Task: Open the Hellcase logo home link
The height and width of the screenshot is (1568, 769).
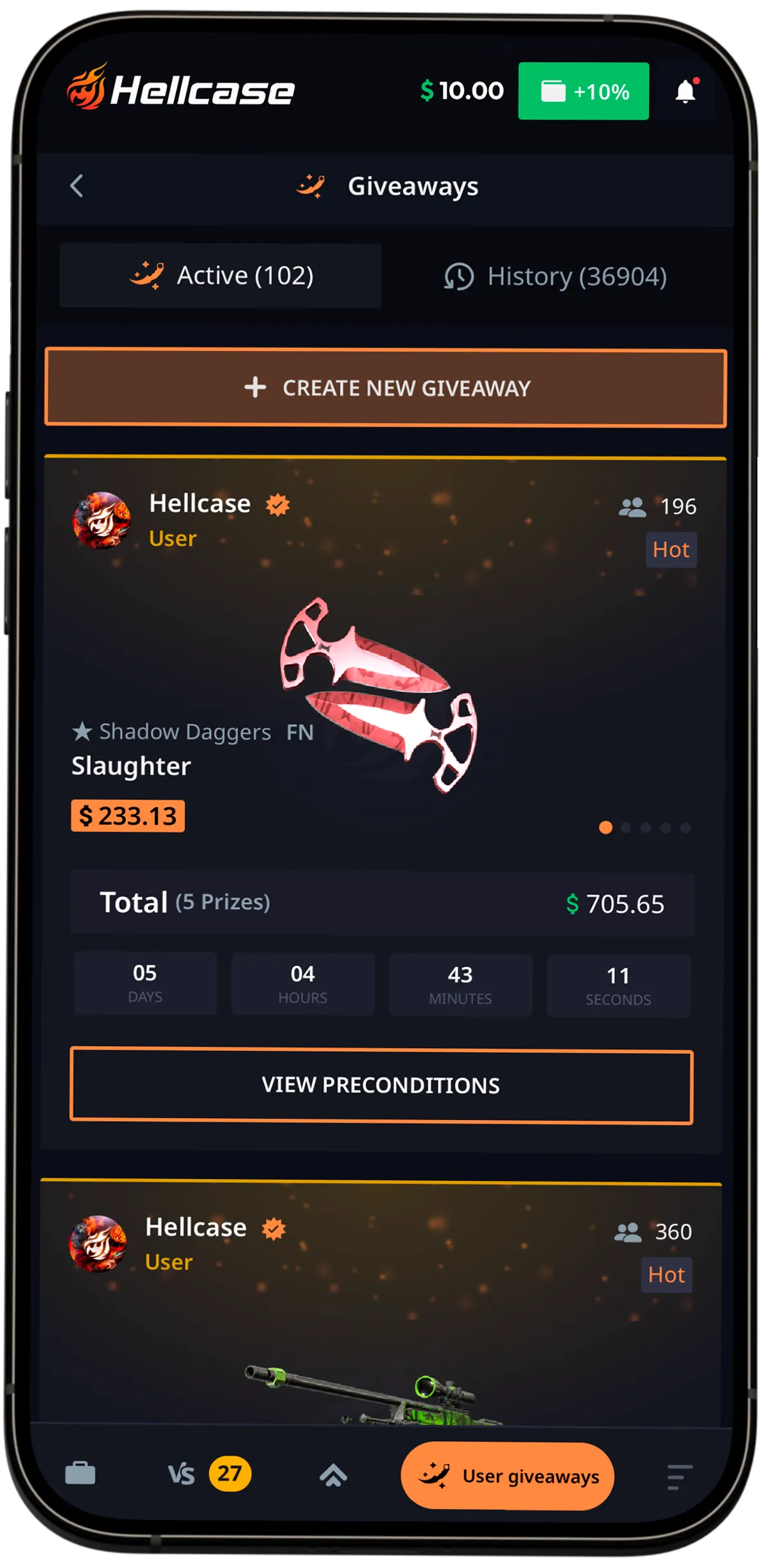Action: click(181, 89)
